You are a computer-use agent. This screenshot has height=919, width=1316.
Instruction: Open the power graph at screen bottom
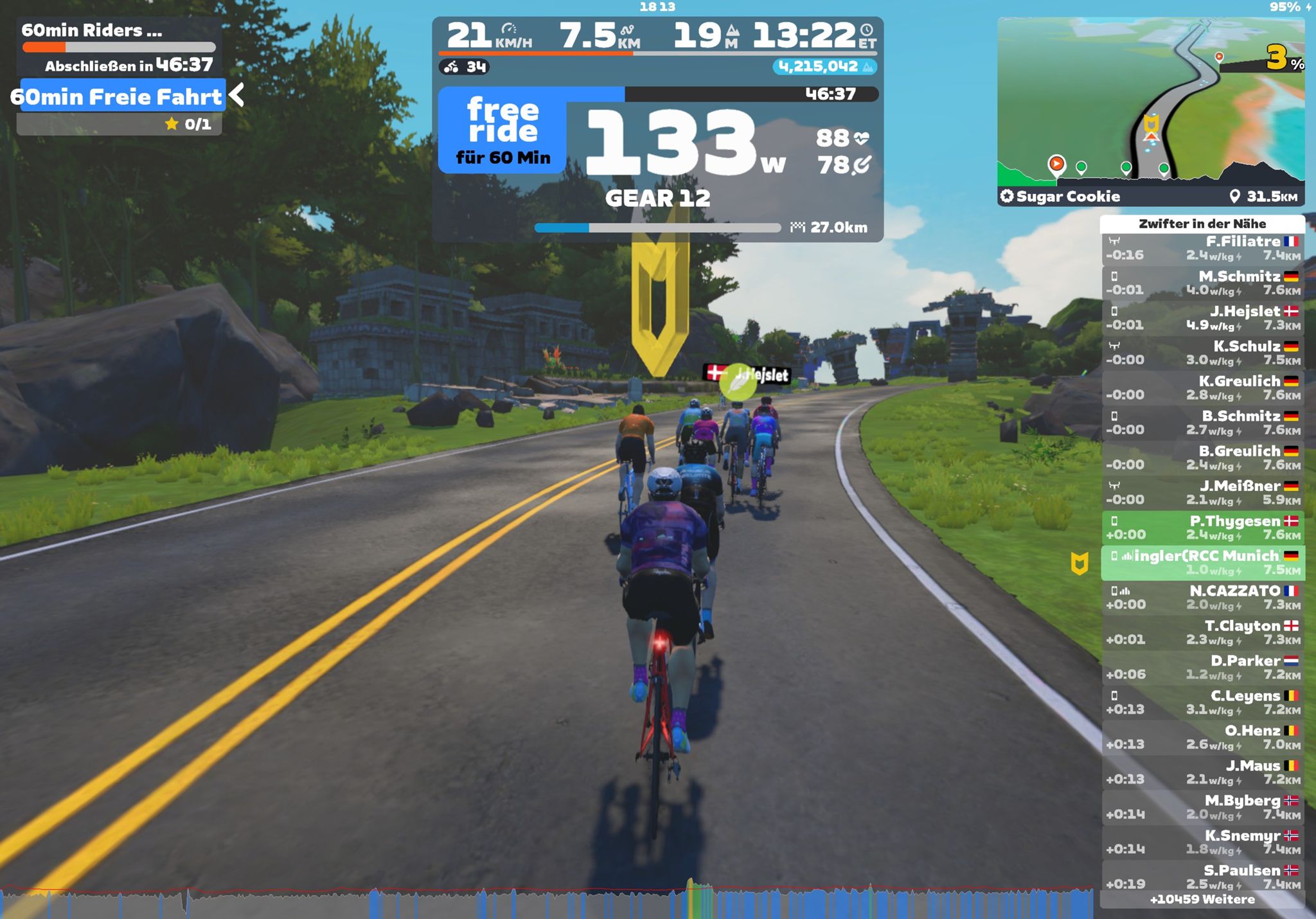pyautogui.click(x=546, y=902)
